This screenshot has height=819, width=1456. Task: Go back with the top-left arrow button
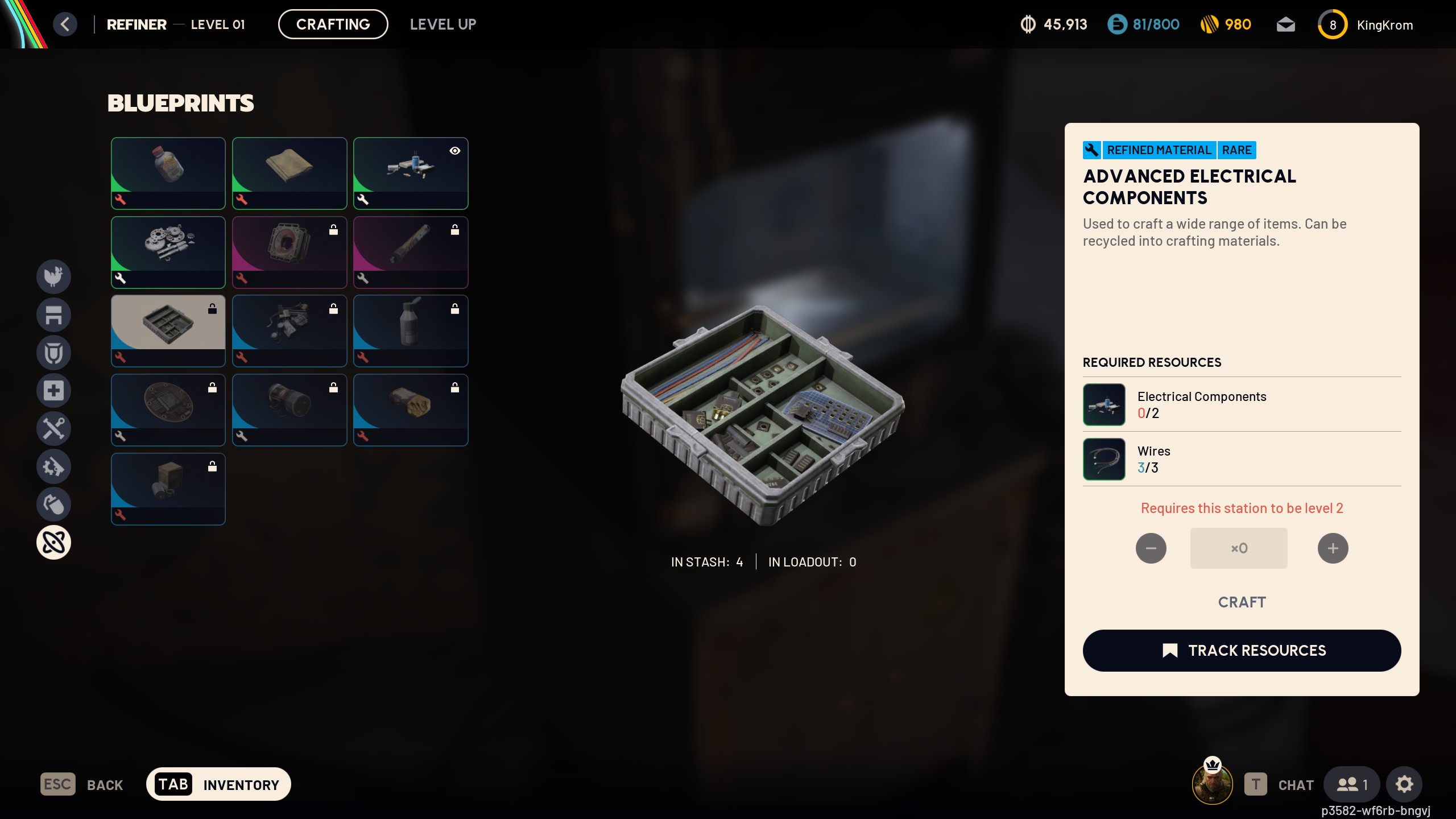65,24
